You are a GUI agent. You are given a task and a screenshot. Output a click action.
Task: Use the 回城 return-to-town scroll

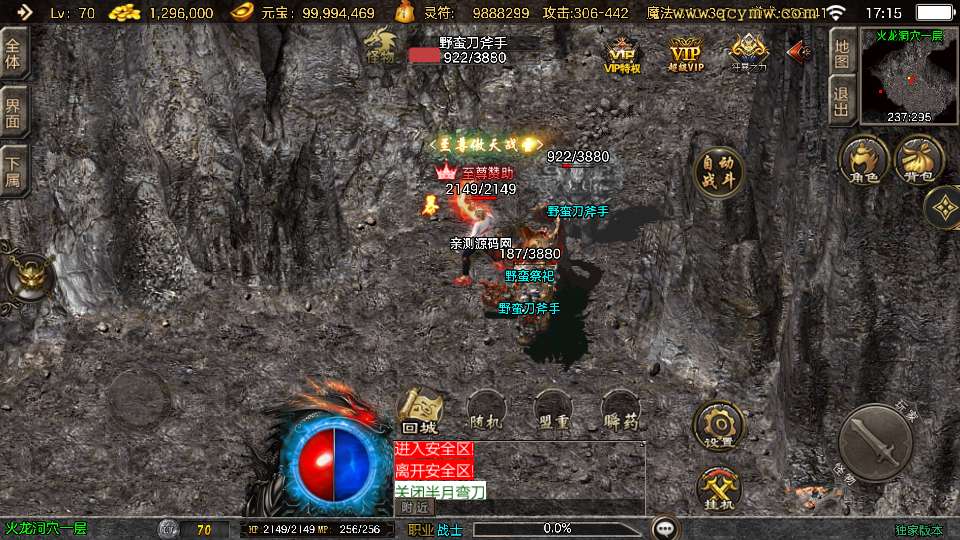pyautogui.click(x=422, y=410)
